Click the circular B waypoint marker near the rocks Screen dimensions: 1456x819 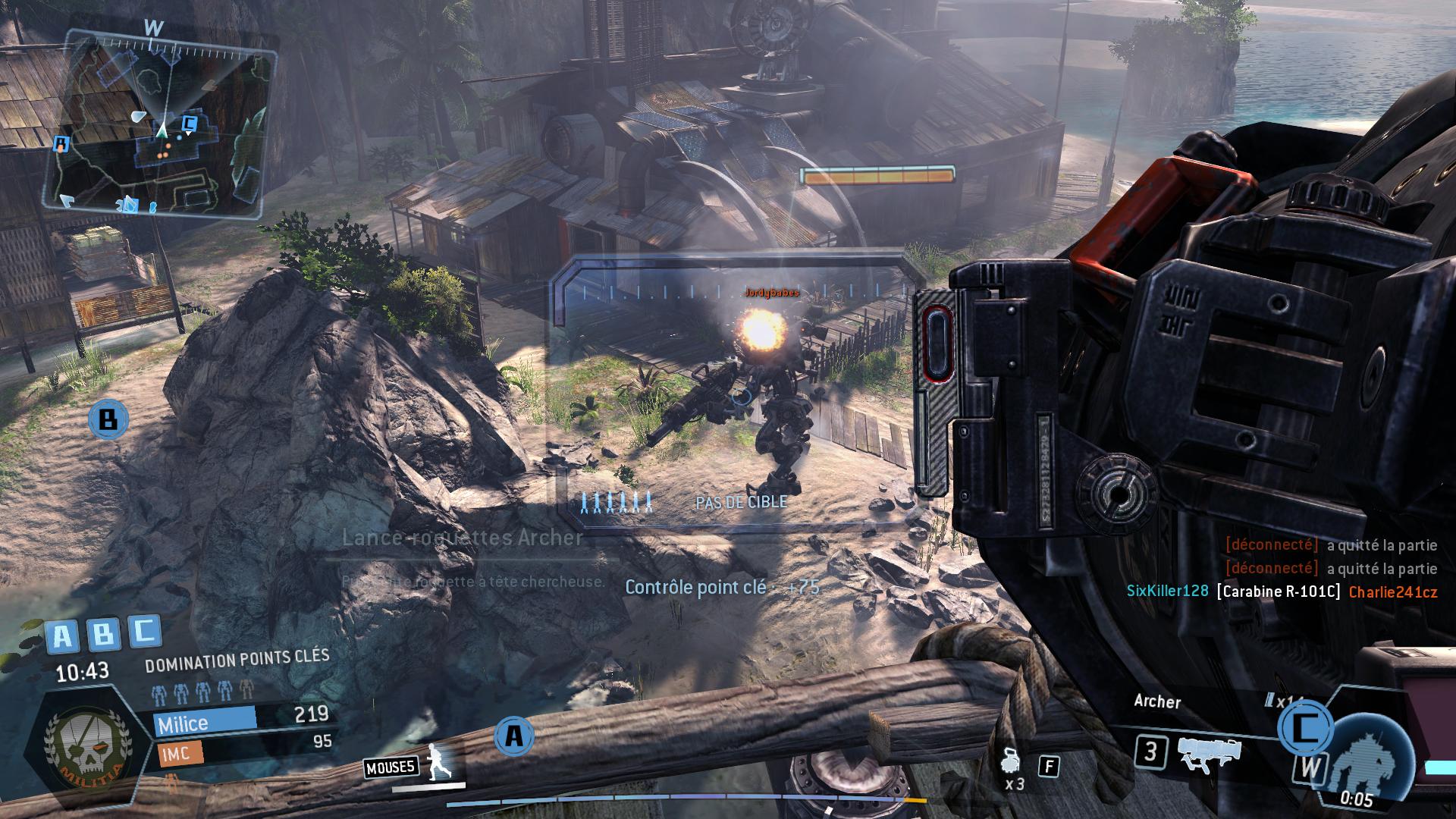[108, 419]
